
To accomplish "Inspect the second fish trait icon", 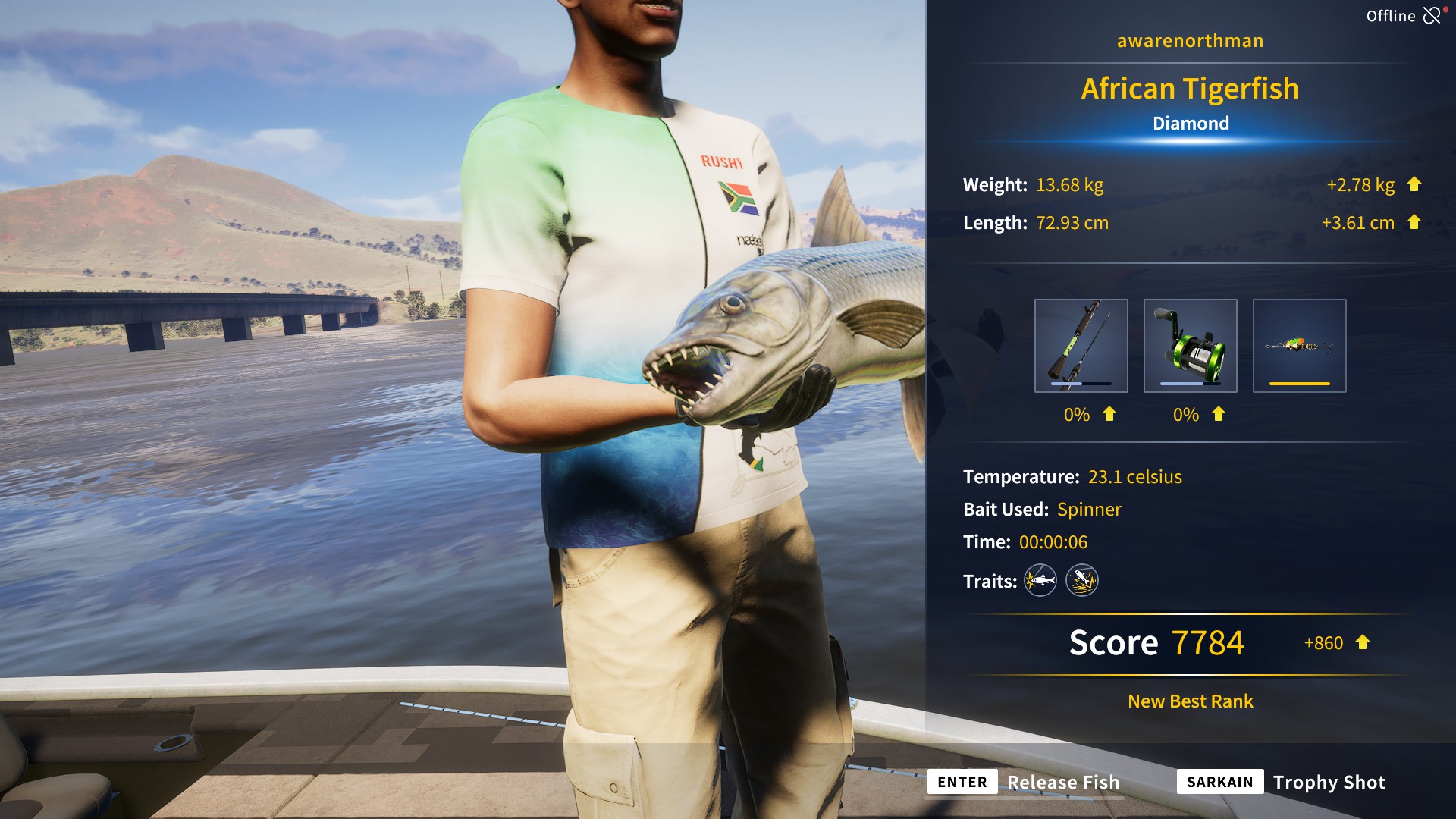I will pos(1082,581).
